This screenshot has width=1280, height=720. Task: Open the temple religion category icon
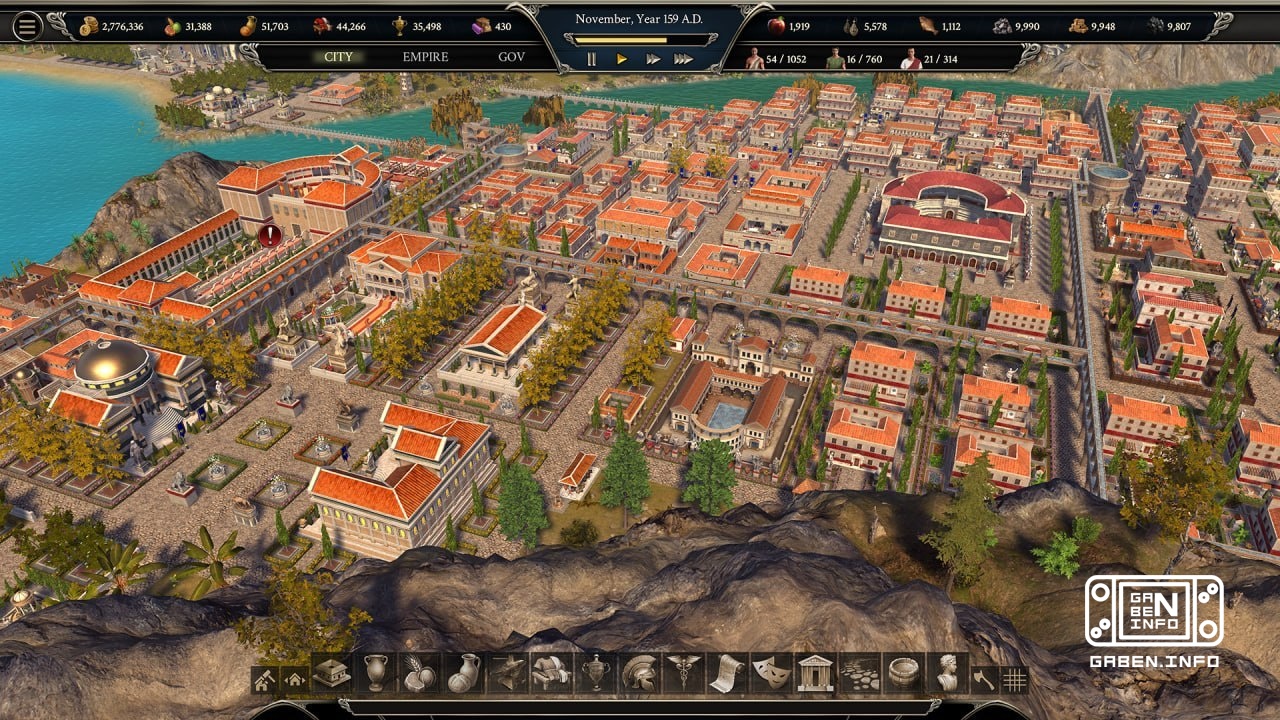tap(813, 677)
